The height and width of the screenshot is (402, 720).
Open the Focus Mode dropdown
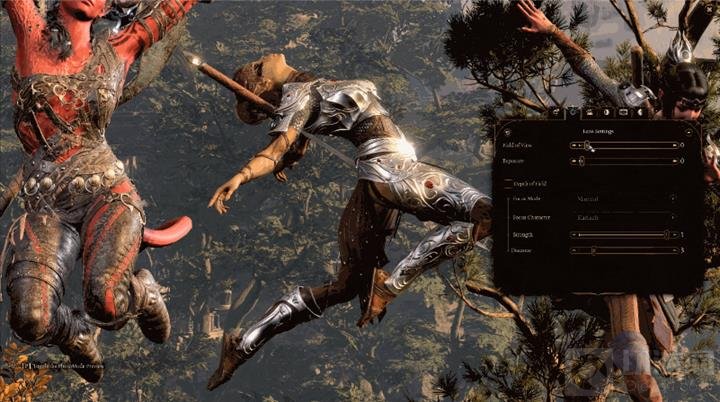pos(624,198)
